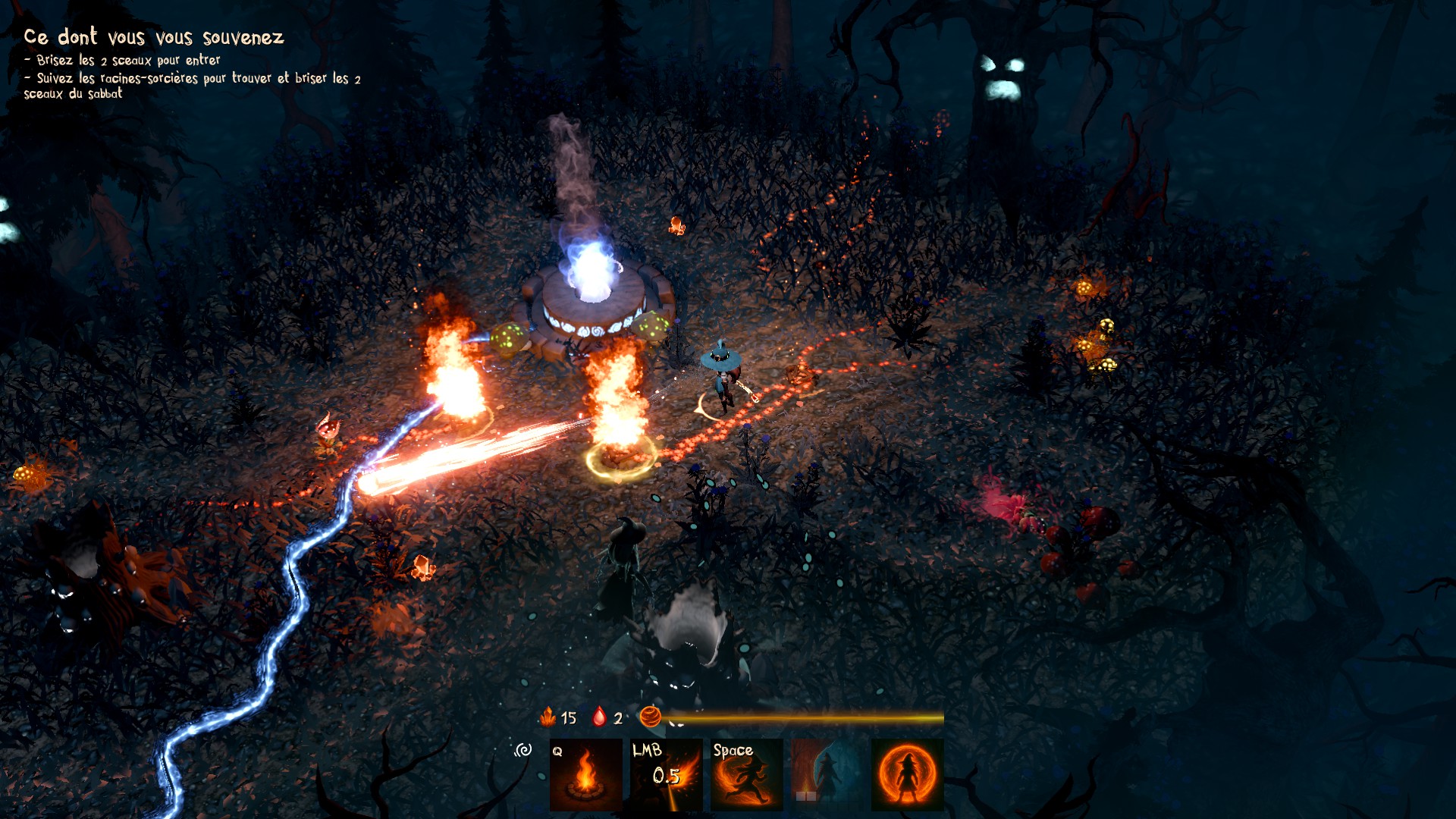Open the 'Ce dont vous vous souvenez' objective tracker
The image size is (1456, 819).
click(x=154, y=37)
